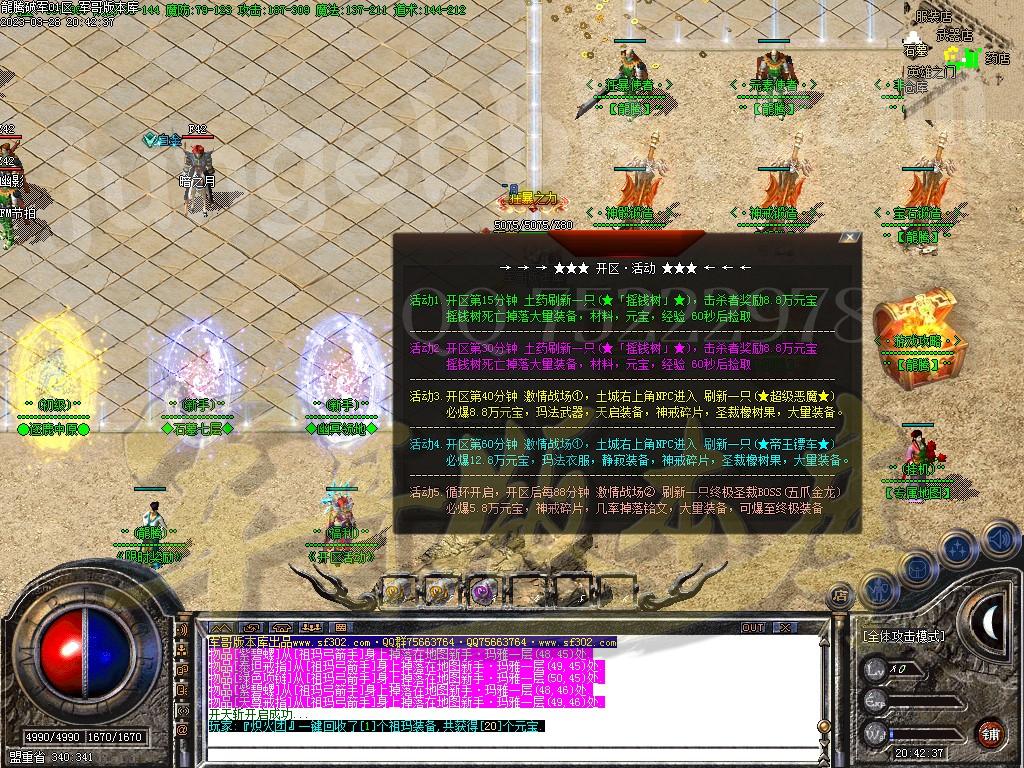Image resolution: width=1024 pixels, height=768 pixels.
Task: Select the purple swirl hotbar item
Action: click(x=483, y=591)
